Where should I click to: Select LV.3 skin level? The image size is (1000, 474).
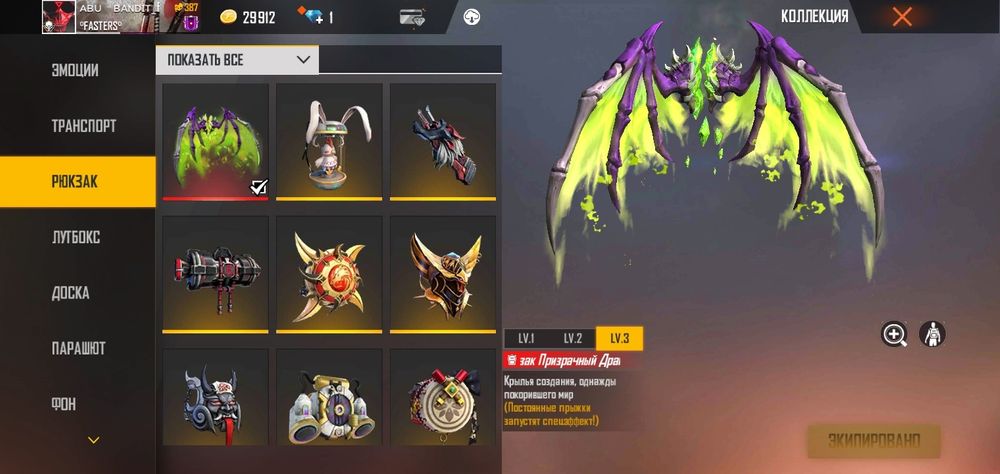coord(619,338)
